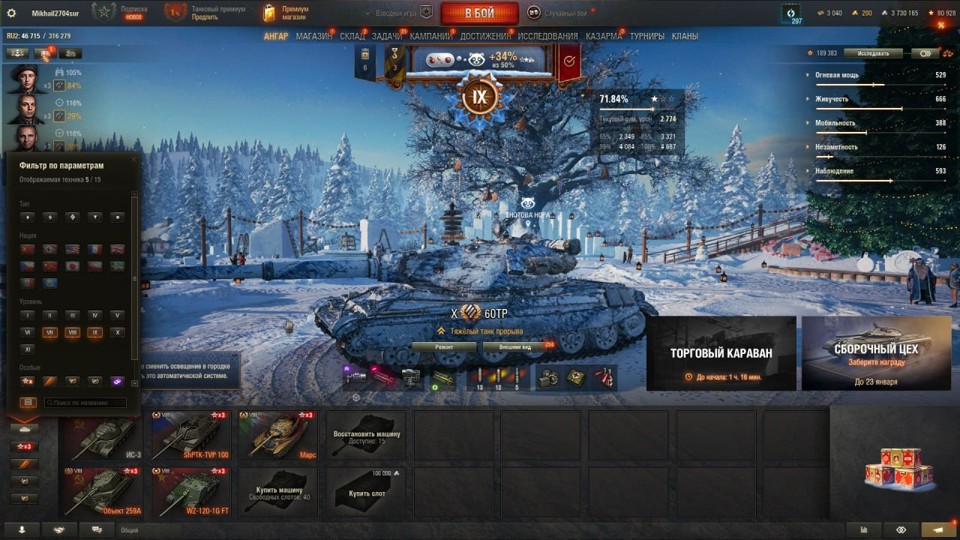Open the settings gear icon
960x540 pixels.
tap(12, 13)
